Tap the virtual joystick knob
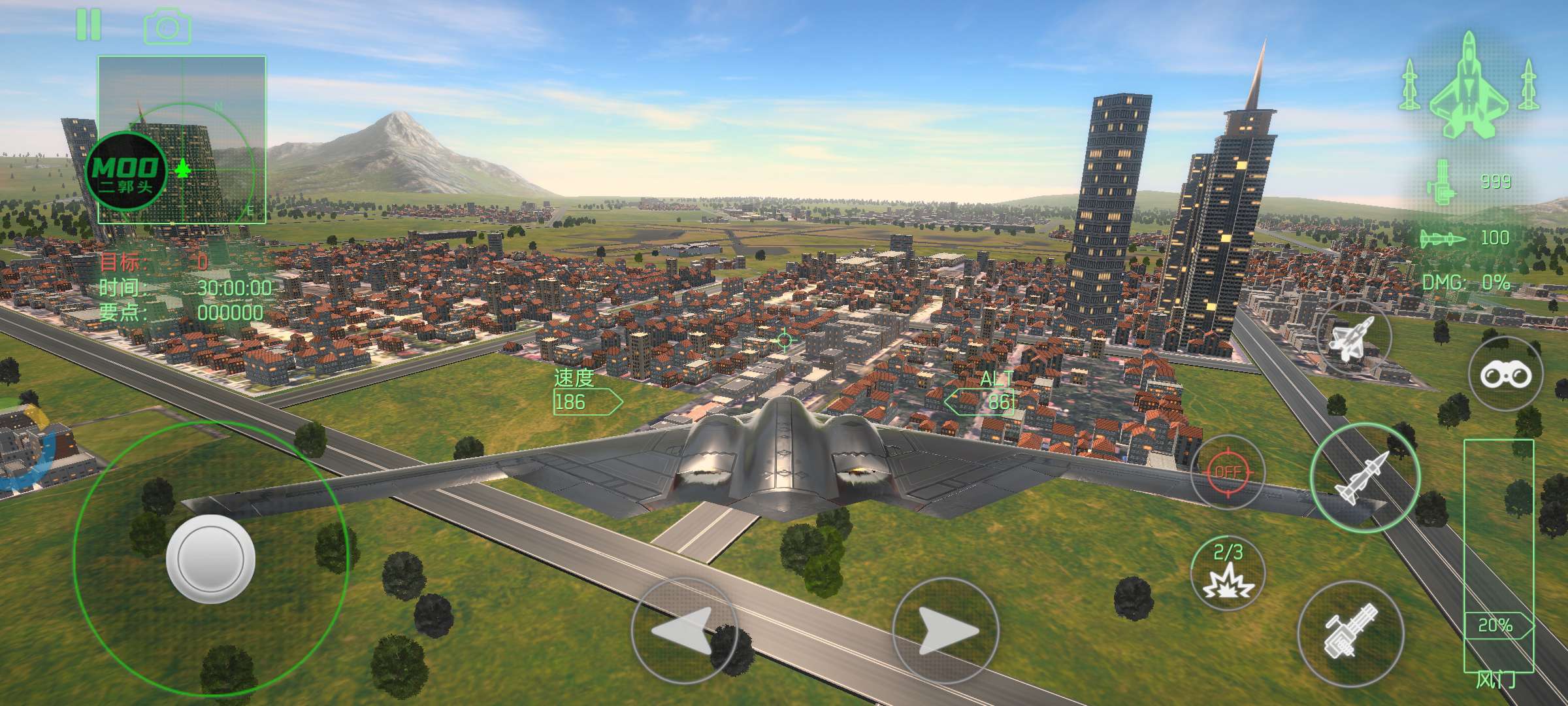Screen dimensions: 1568x706 tap(210, 558)
